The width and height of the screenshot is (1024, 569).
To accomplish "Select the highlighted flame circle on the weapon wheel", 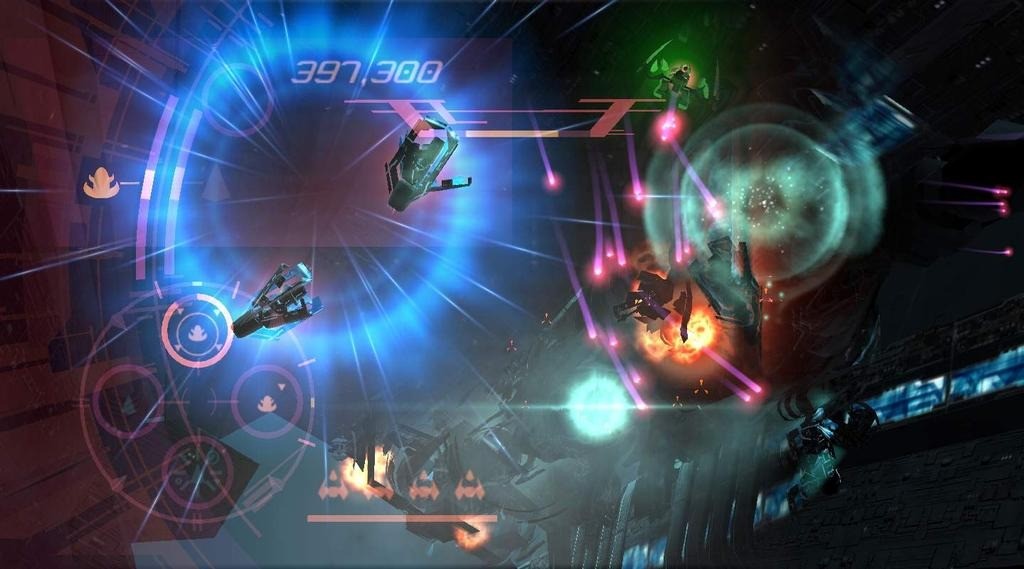I will [197, 331].
